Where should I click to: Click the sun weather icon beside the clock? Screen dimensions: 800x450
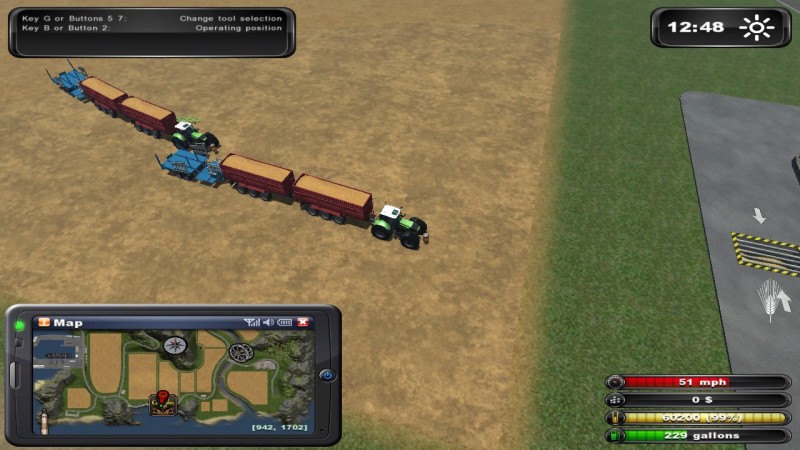point(756,27)
